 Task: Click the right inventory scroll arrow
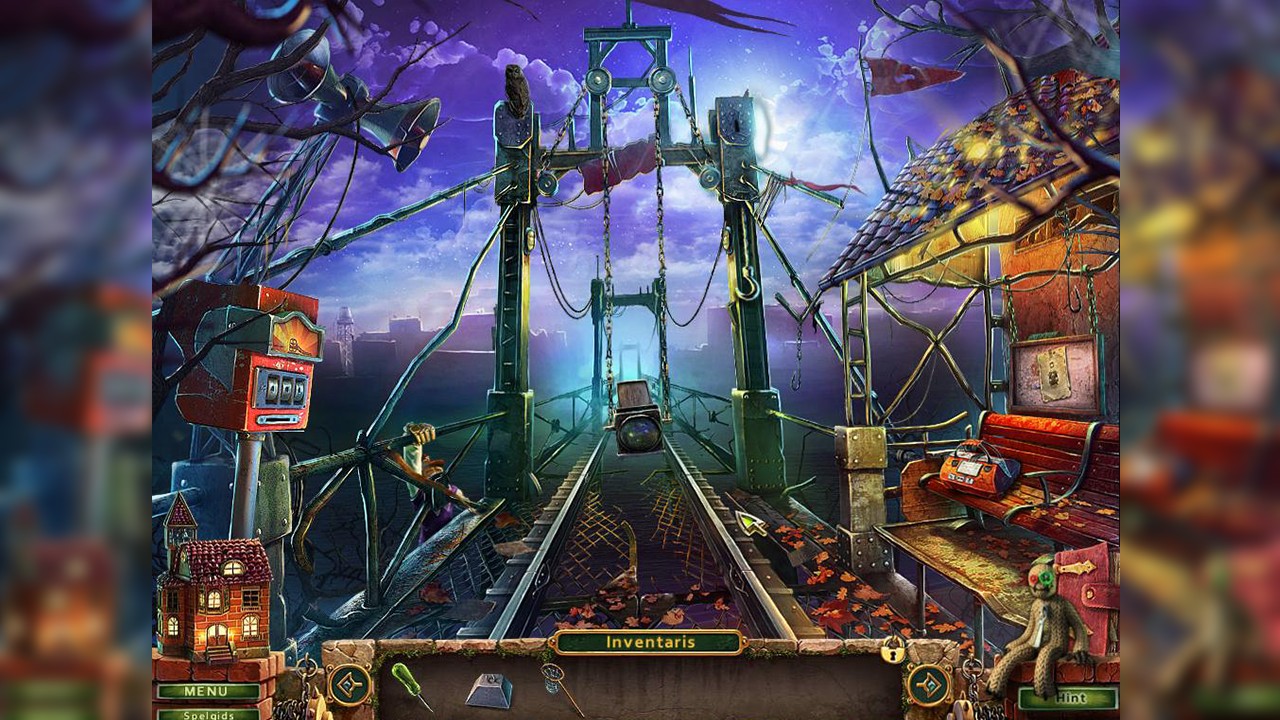pyautogui.click(x=928, y=683)
